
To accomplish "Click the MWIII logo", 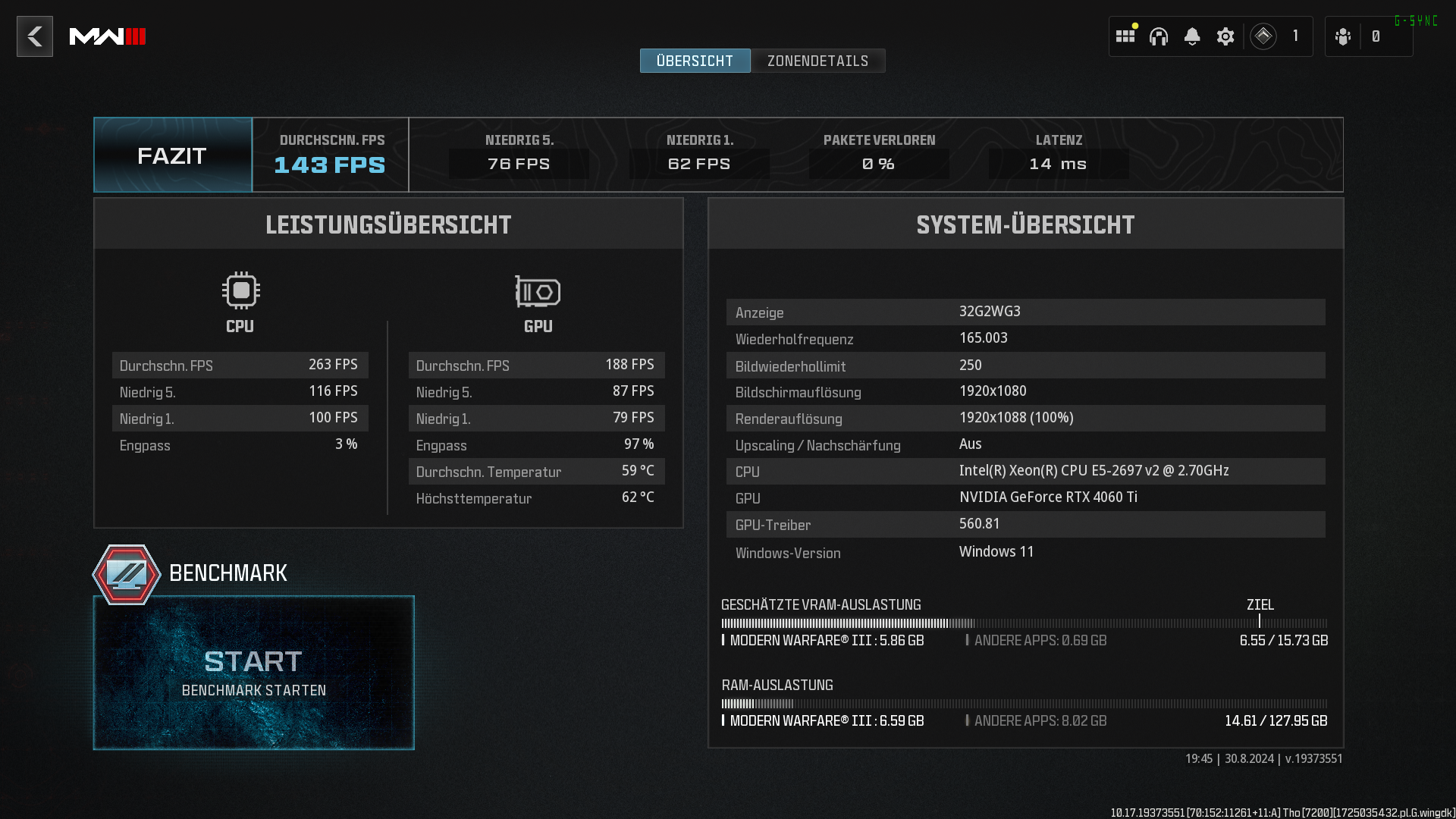I will tap(108, 36).
